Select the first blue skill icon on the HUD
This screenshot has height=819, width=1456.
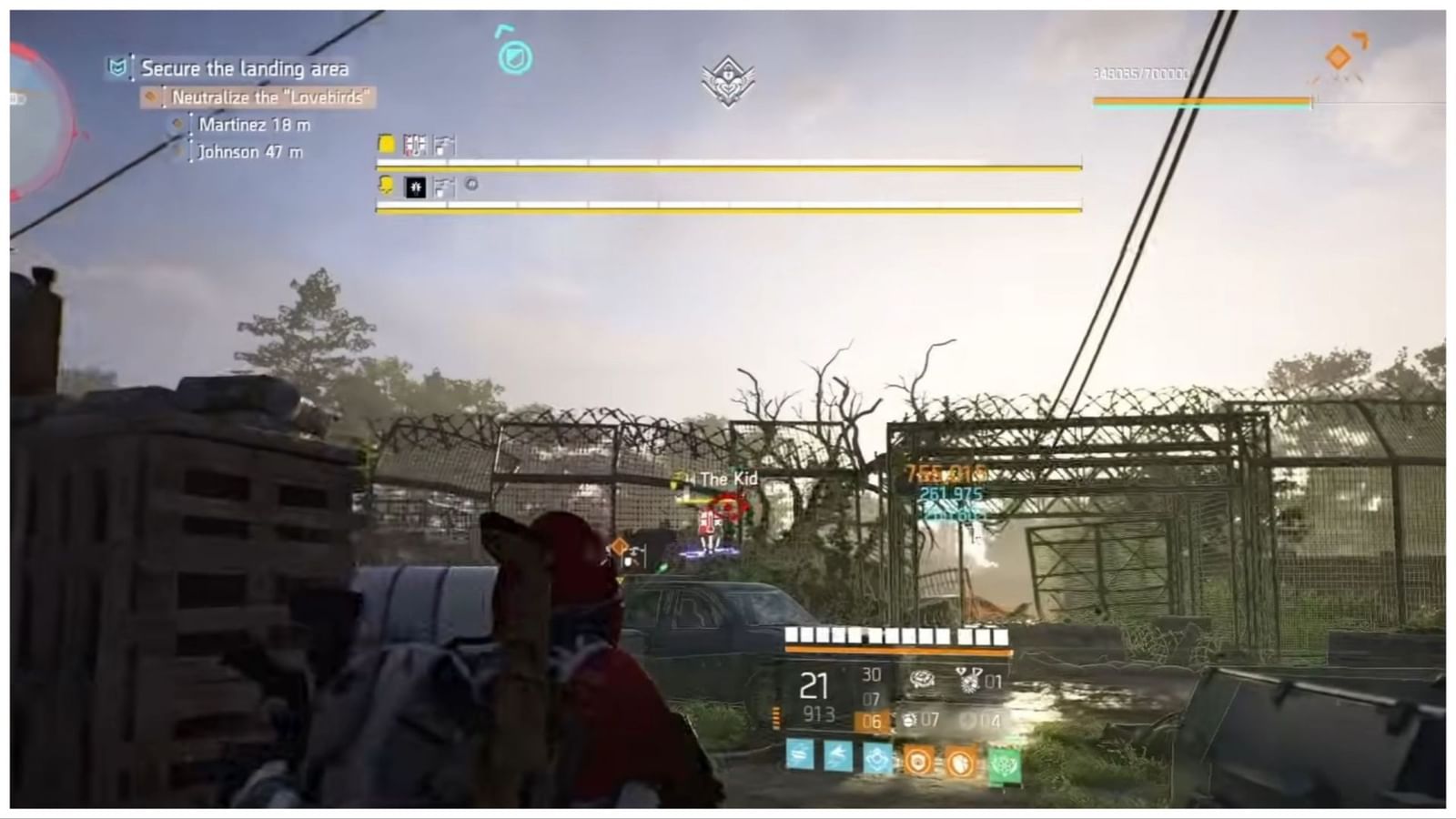pos(799,760)
